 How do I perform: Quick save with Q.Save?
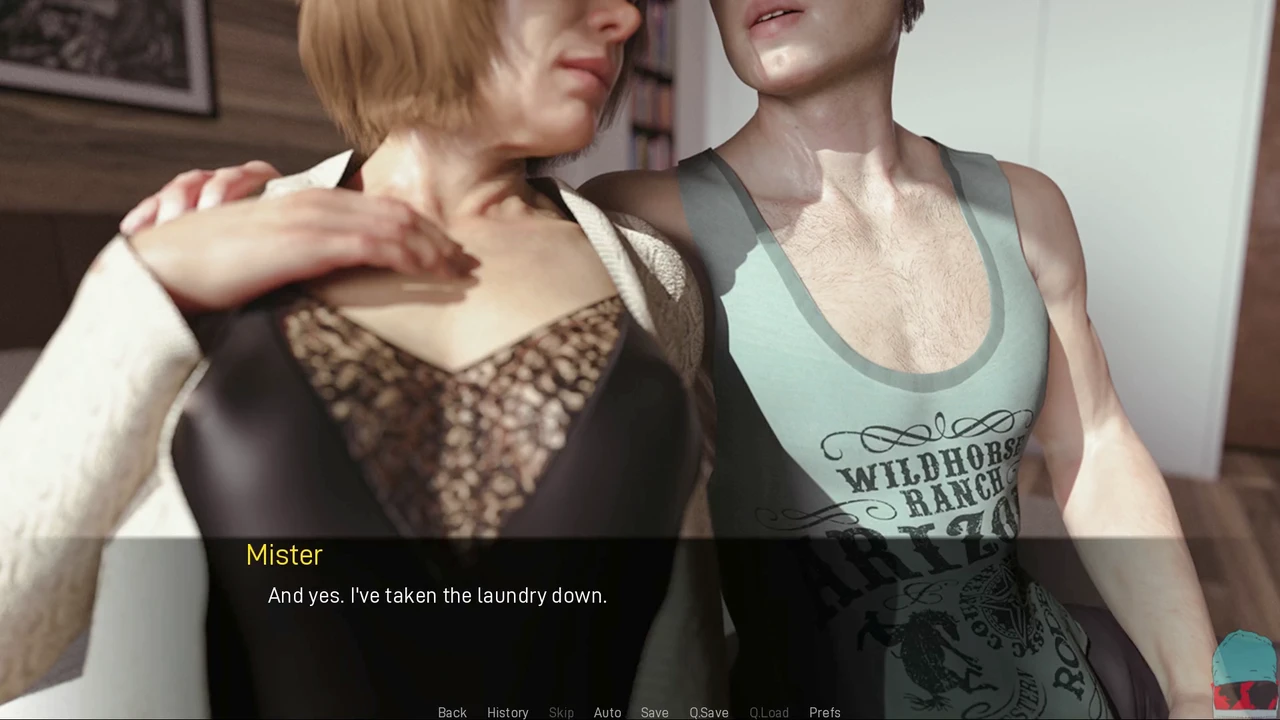708,712
